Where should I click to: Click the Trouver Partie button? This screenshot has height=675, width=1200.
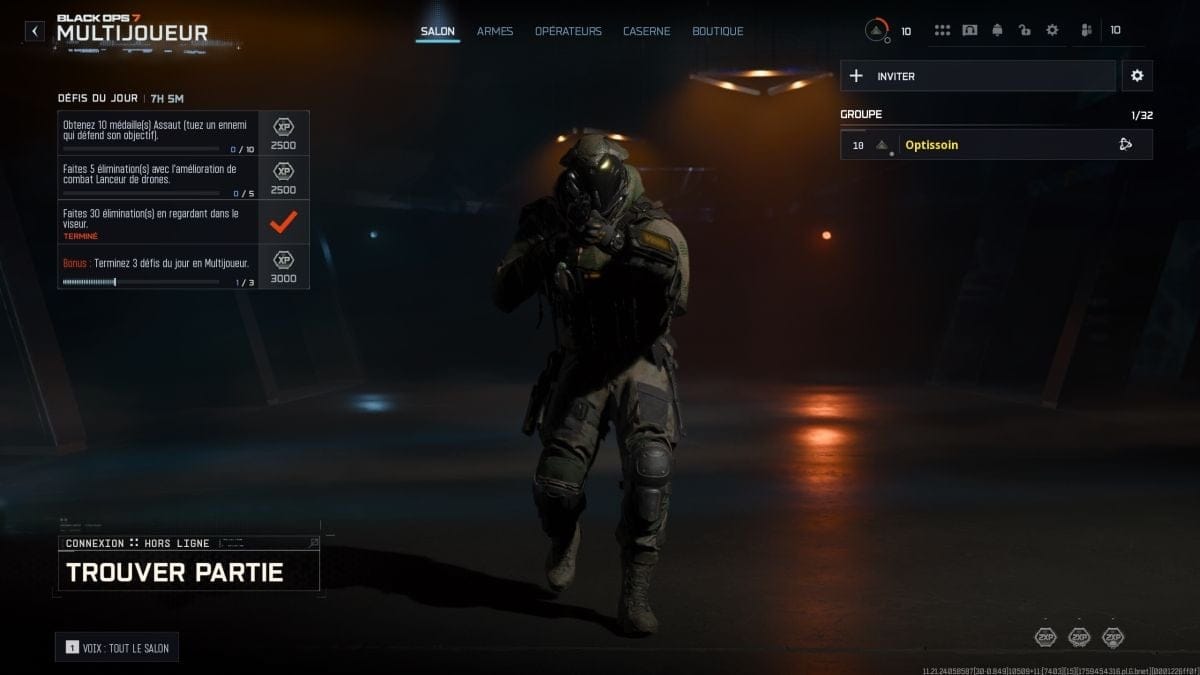tap(188, 572)
